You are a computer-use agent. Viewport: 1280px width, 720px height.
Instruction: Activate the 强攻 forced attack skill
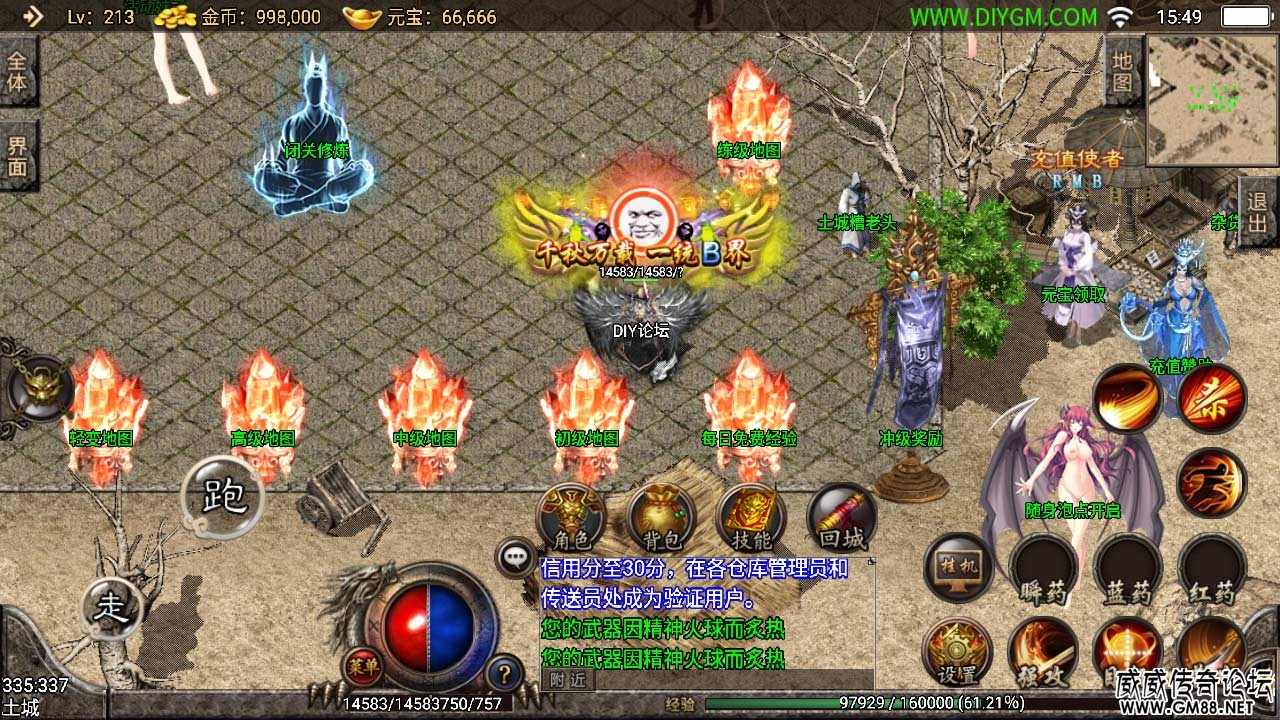tap(1043, 652)
